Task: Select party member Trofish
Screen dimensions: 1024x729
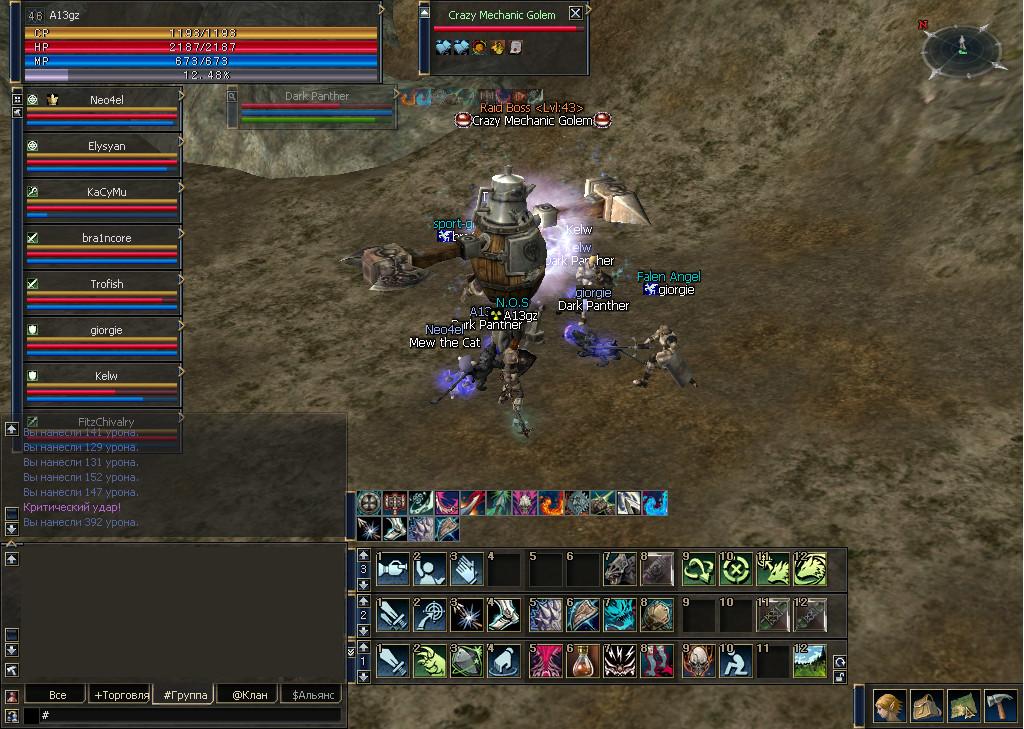Action: click(x=104, y=284)
